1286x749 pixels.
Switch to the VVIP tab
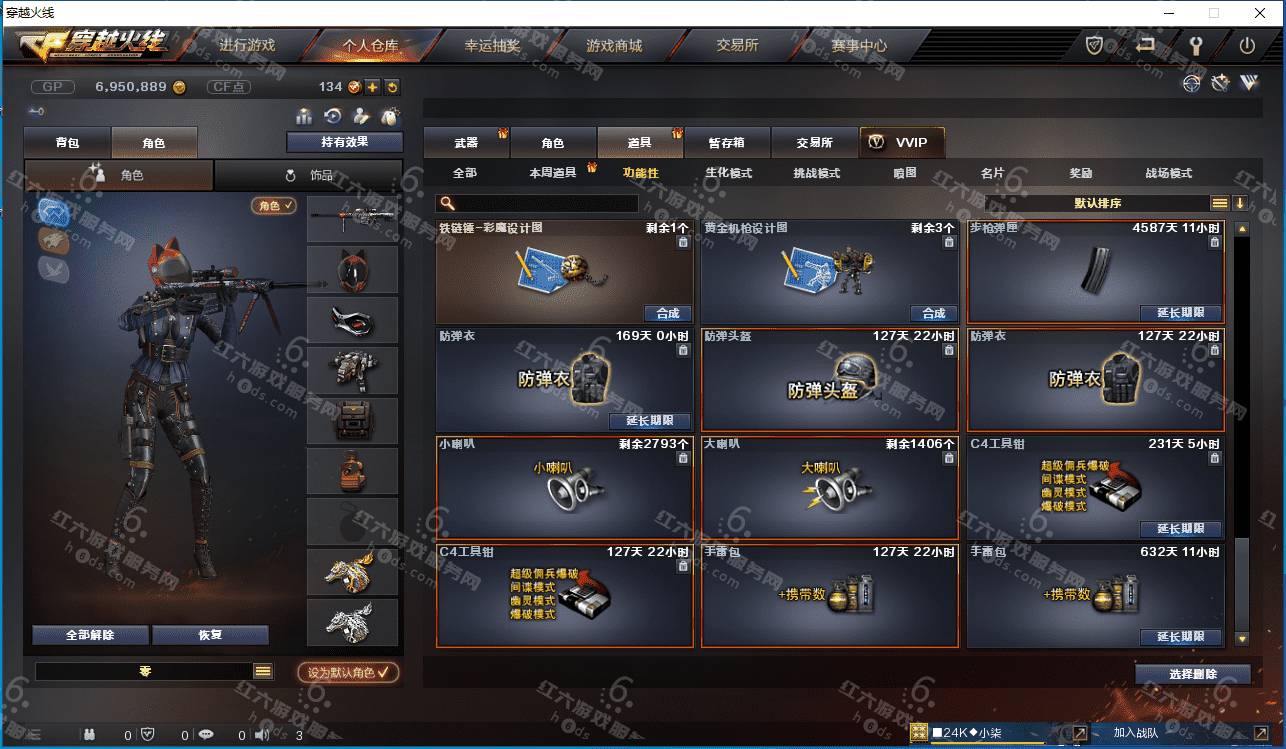click(901, 143)
